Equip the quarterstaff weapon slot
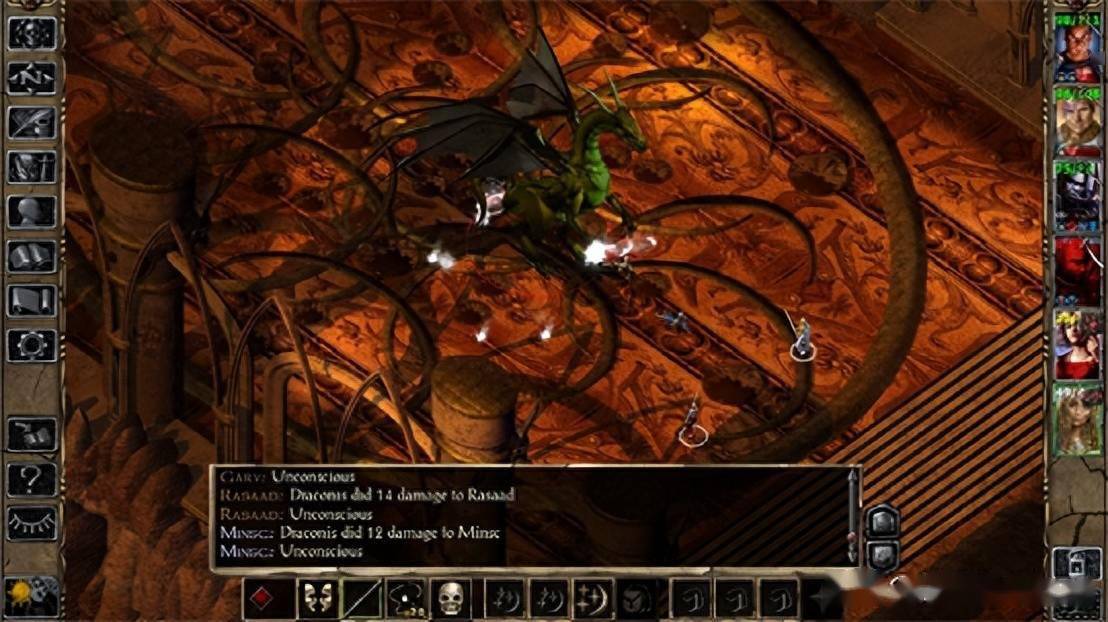This screenshot has height=622, width=1108. (x=361, y=598)
